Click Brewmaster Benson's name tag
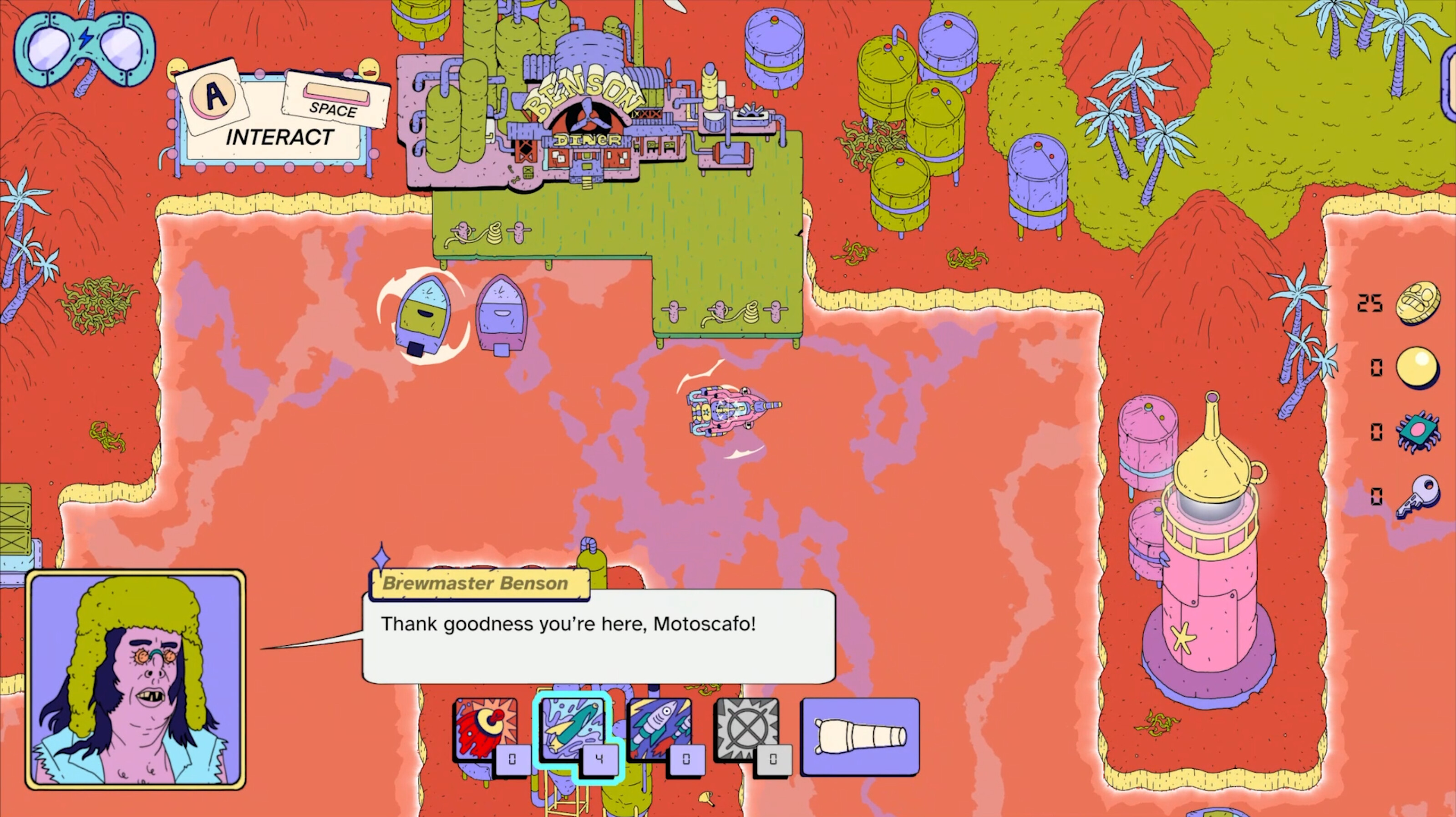 coord(479,583)
